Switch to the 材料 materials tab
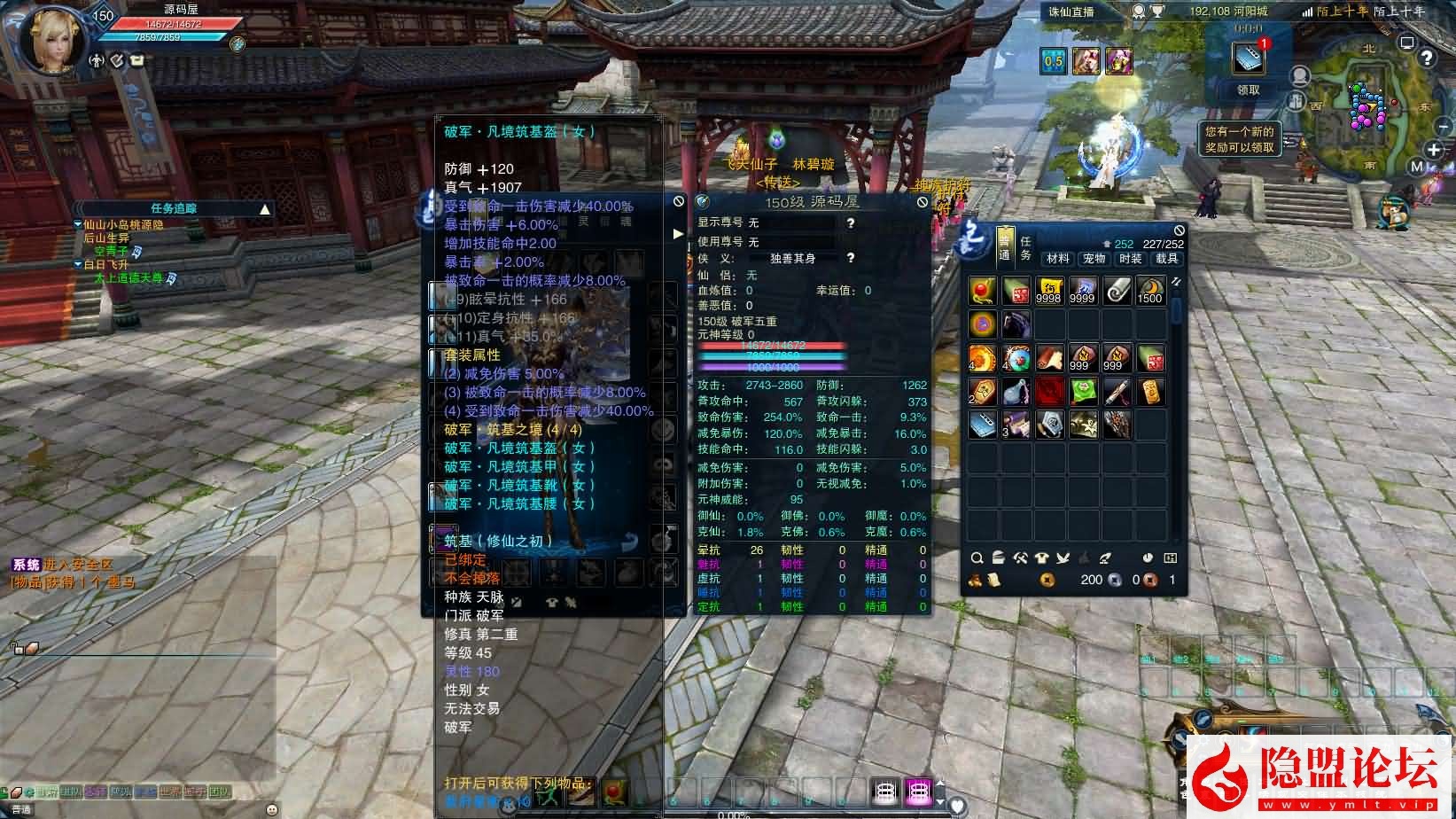 click(1057, 258)
